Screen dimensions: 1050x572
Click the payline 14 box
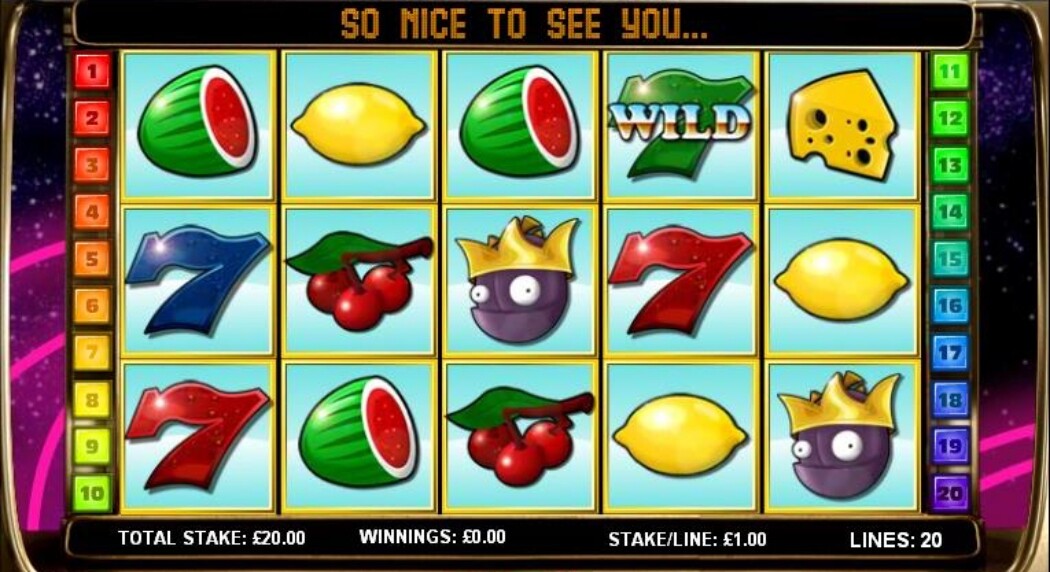click(949, 212)
